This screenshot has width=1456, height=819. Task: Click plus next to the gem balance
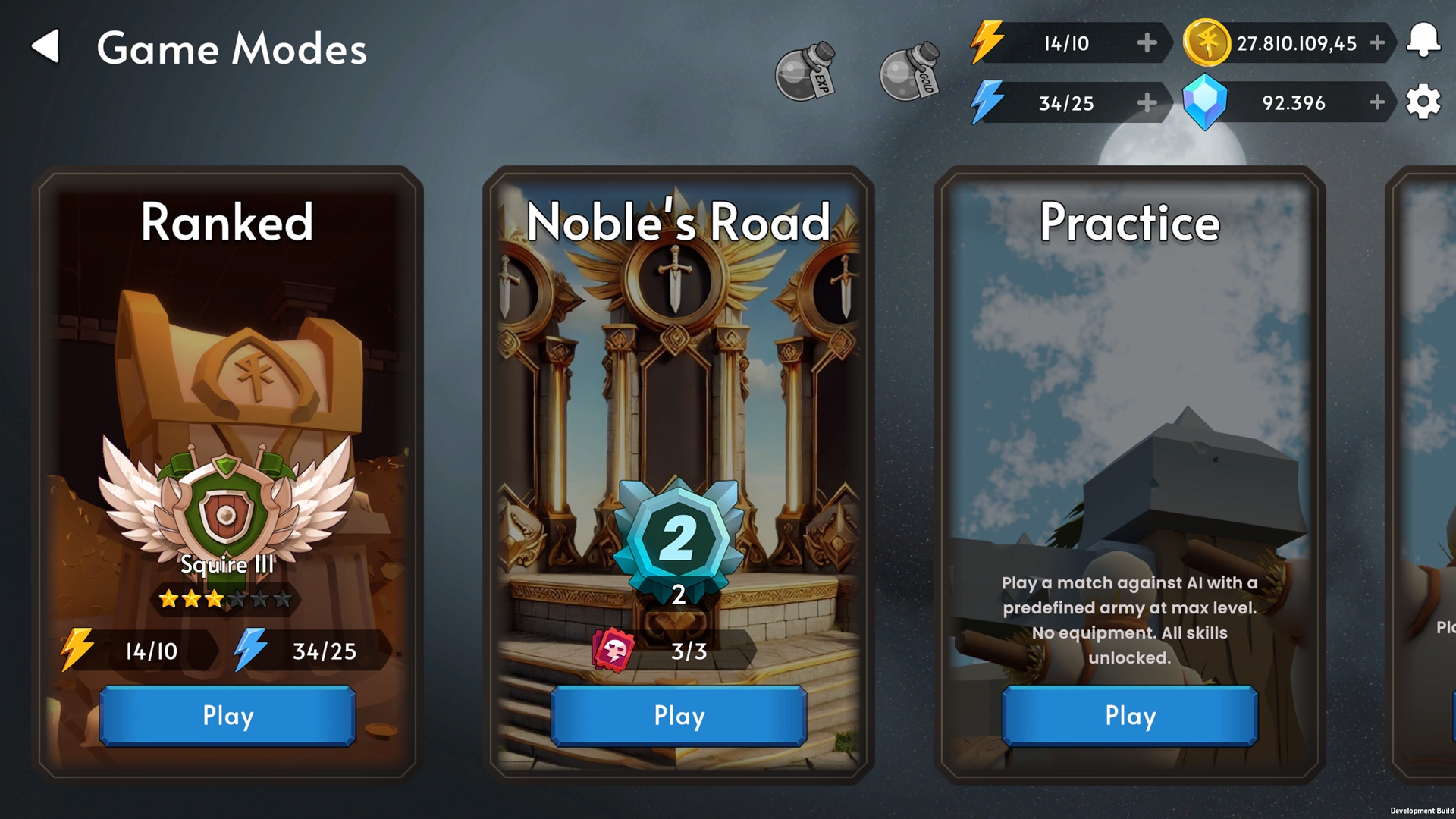pos(1376,102)
